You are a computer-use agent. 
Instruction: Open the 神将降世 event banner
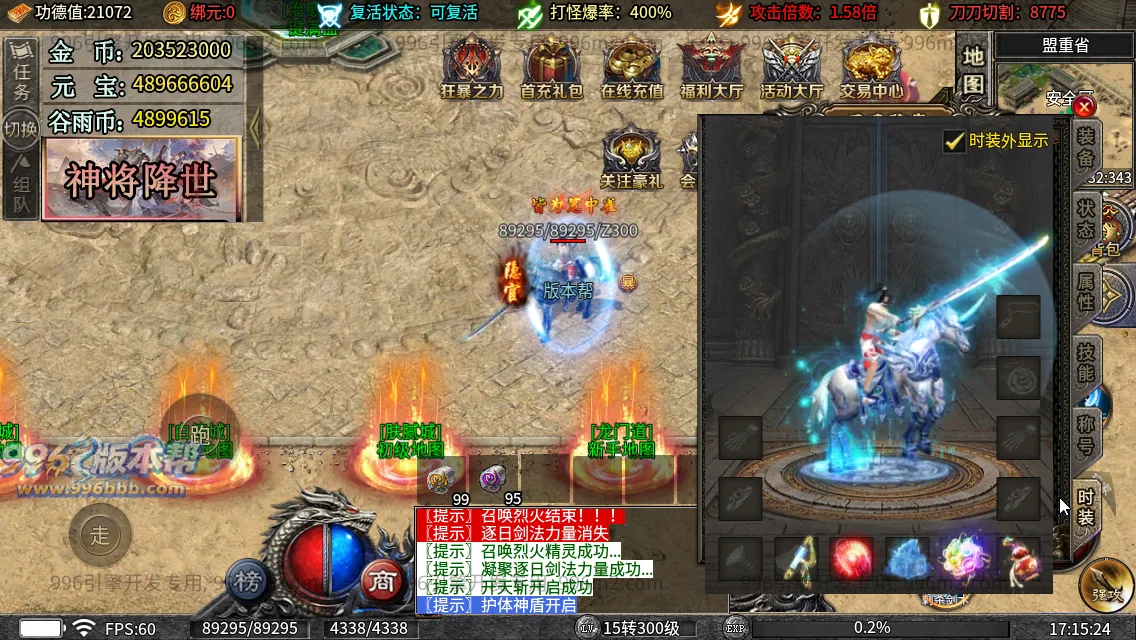(x=141, y=179)
